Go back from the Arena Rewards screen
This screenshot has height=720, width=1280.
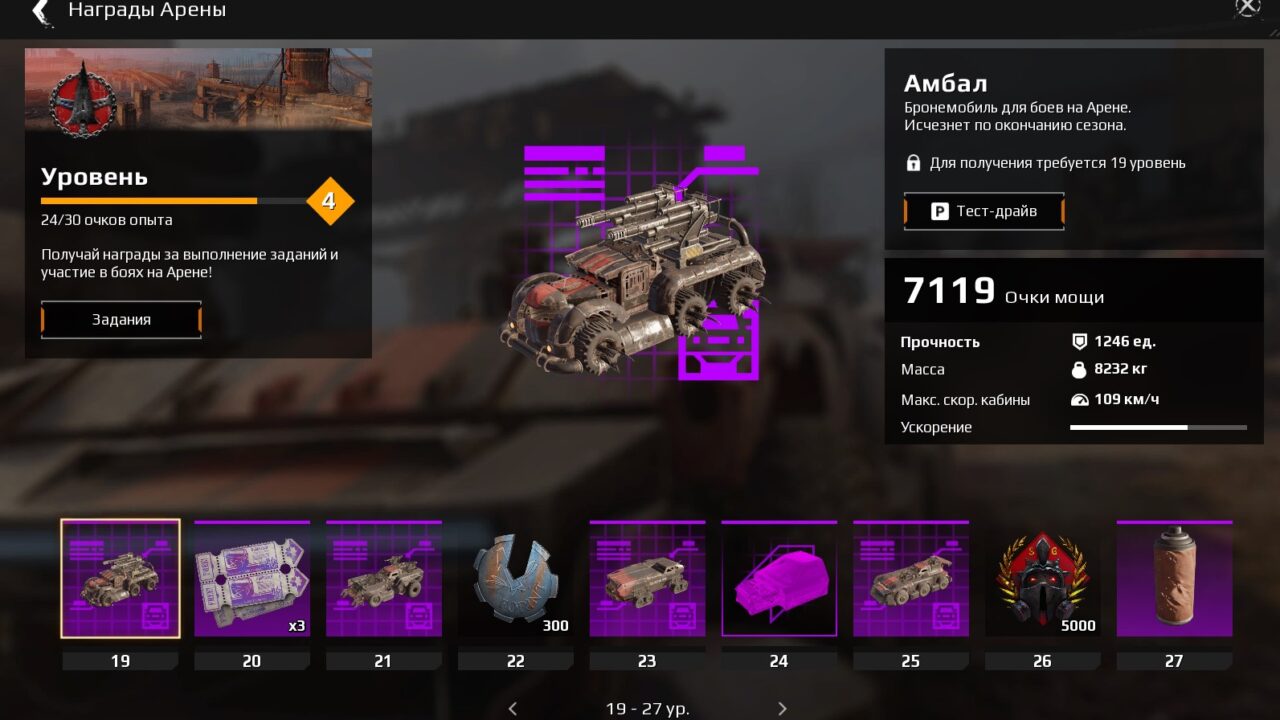click(41, 11)
